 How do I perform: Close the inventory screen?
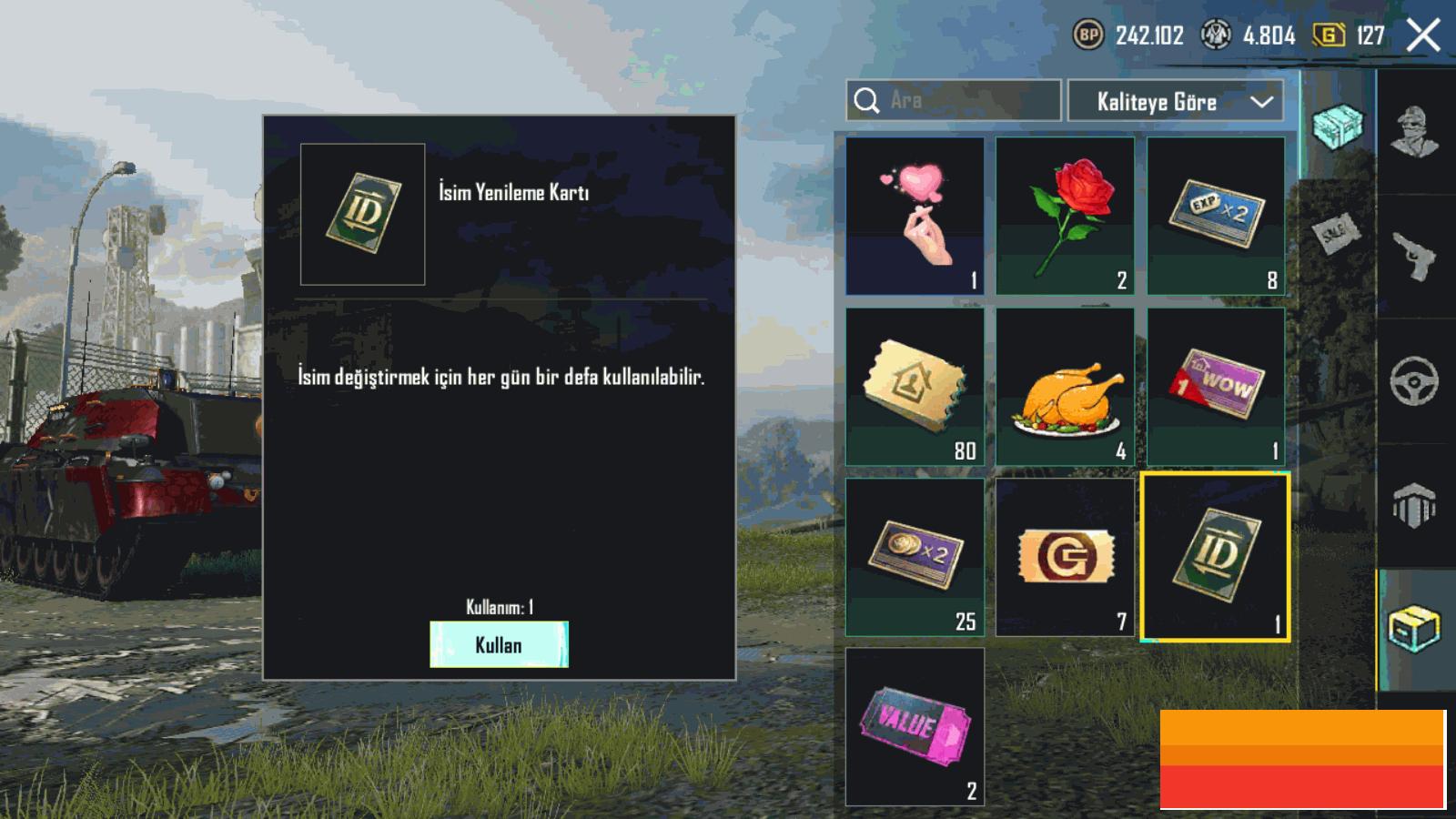click(x=1423, y=36)
